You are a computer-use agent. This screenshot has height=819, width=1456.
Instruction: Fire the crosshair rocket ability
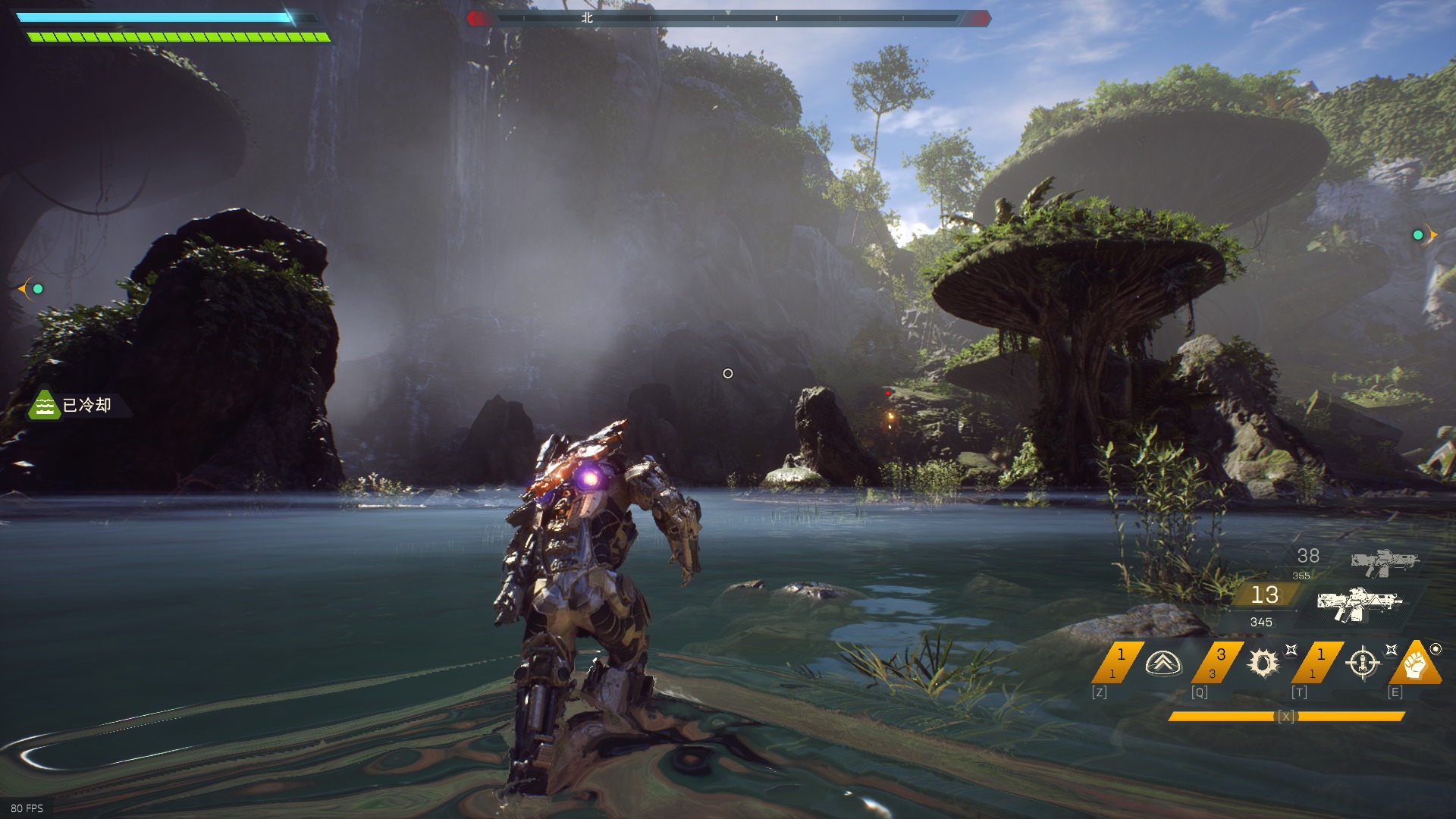click(1362, 664)
